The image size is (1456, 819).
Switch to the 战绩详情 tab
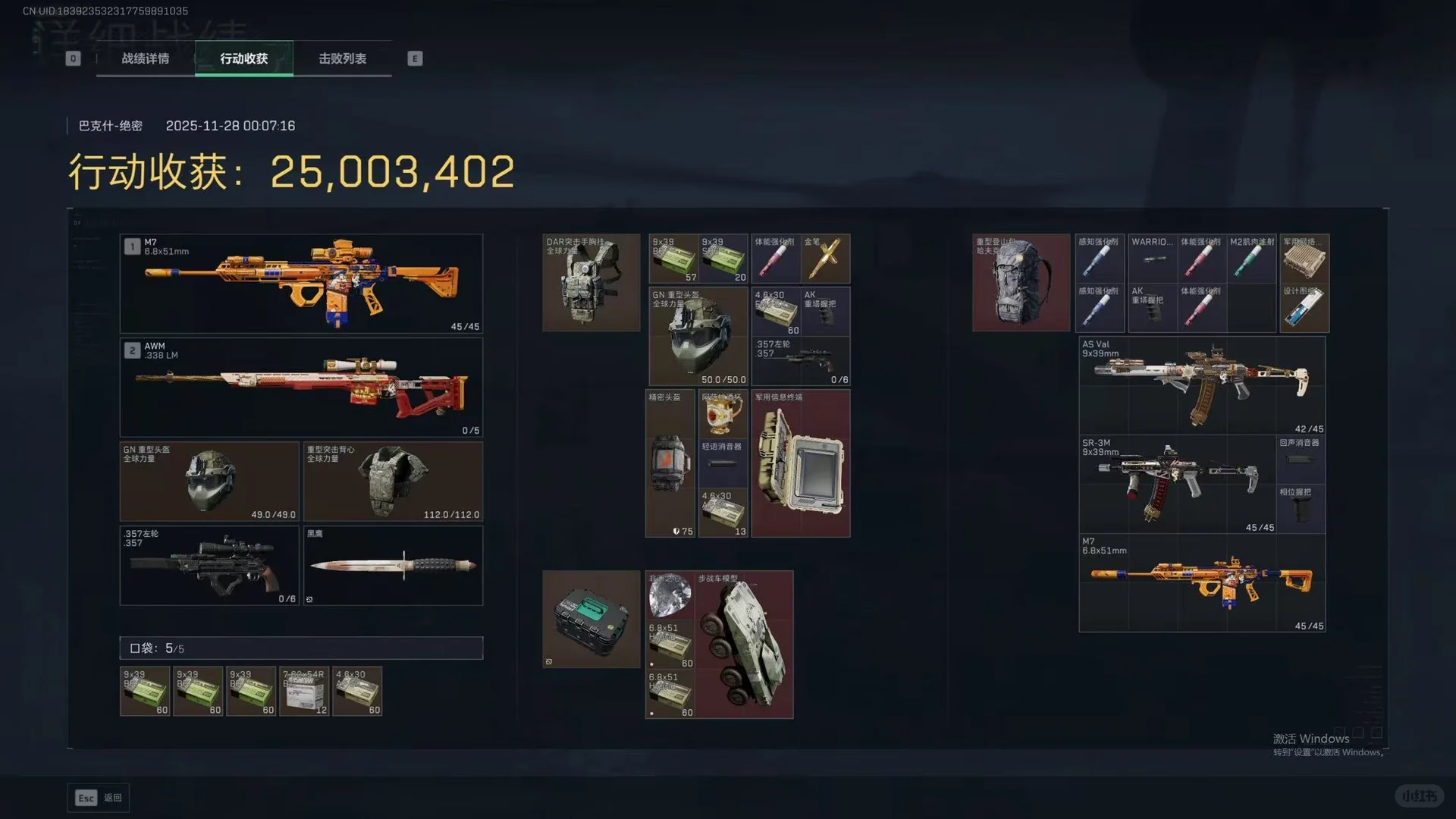[146, 58]
